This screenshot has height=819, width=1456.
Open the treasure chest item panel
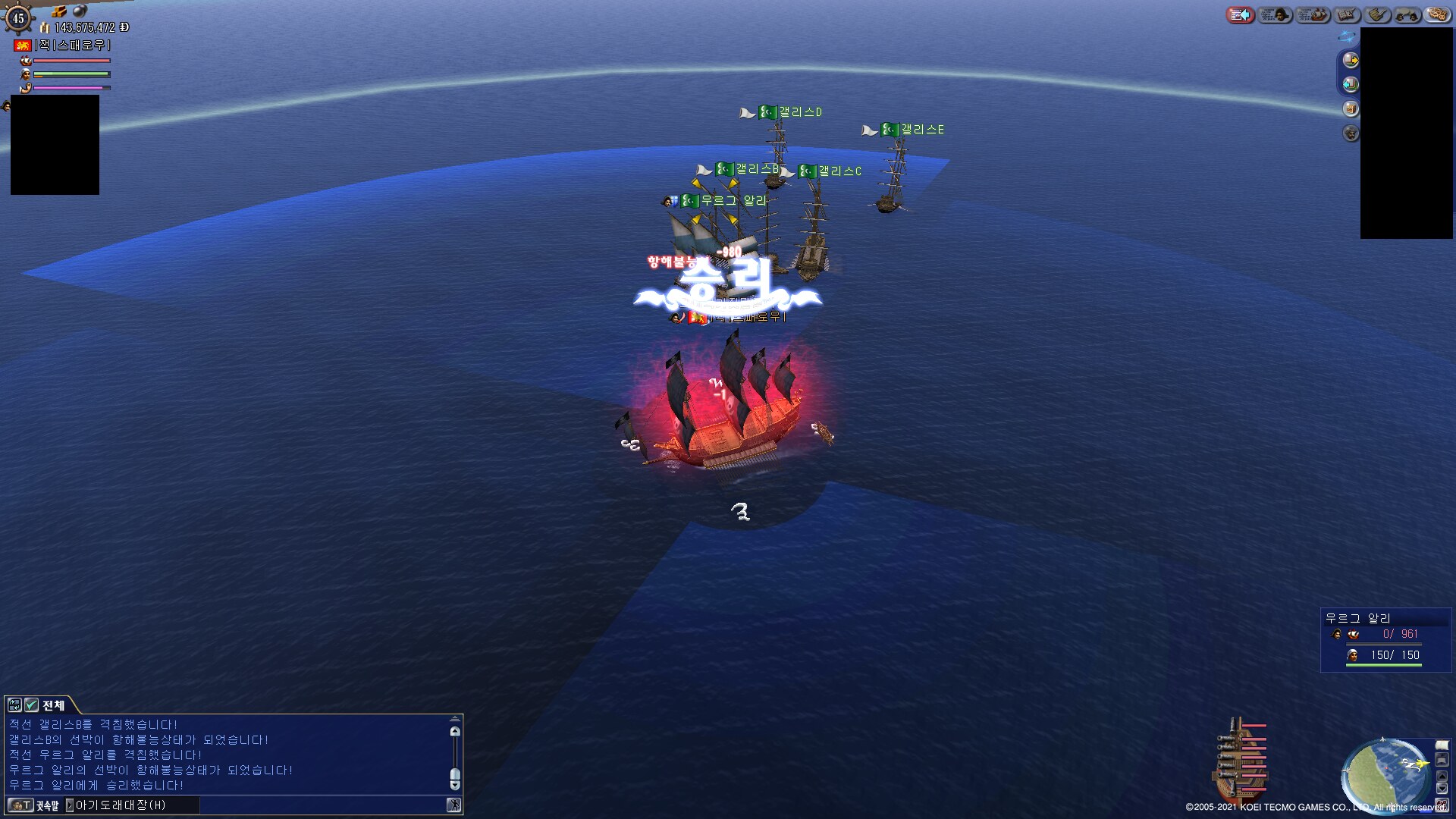pyautogui.click(x=1351, y=108)
